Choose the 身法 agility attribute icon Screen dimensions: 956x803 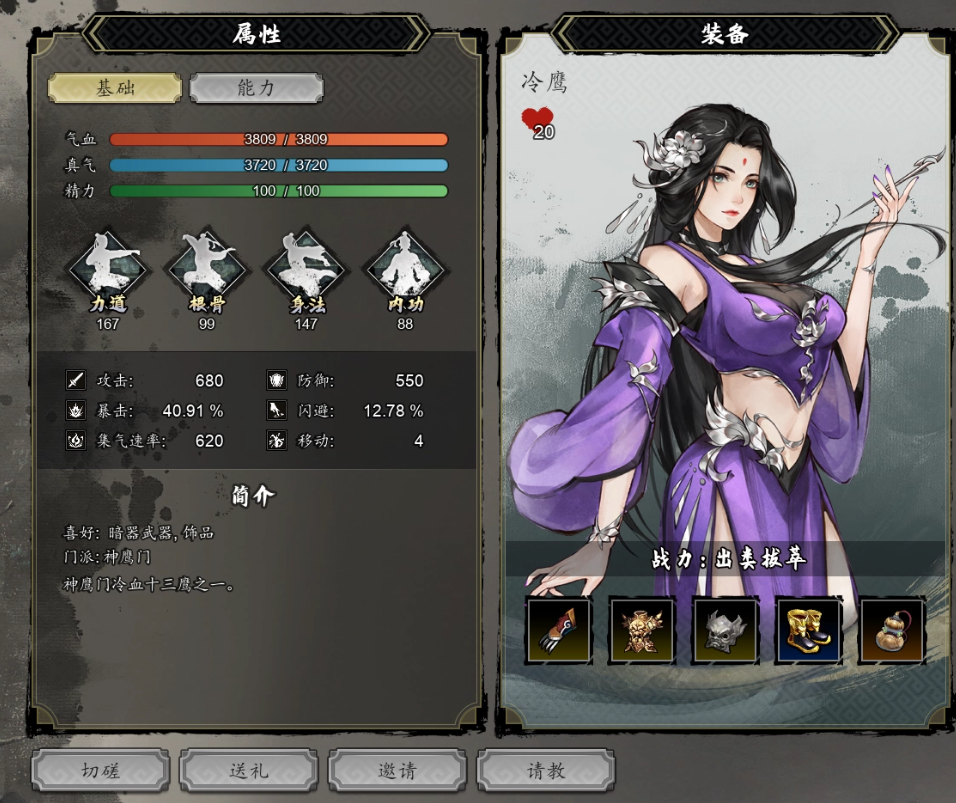[306, 268]
